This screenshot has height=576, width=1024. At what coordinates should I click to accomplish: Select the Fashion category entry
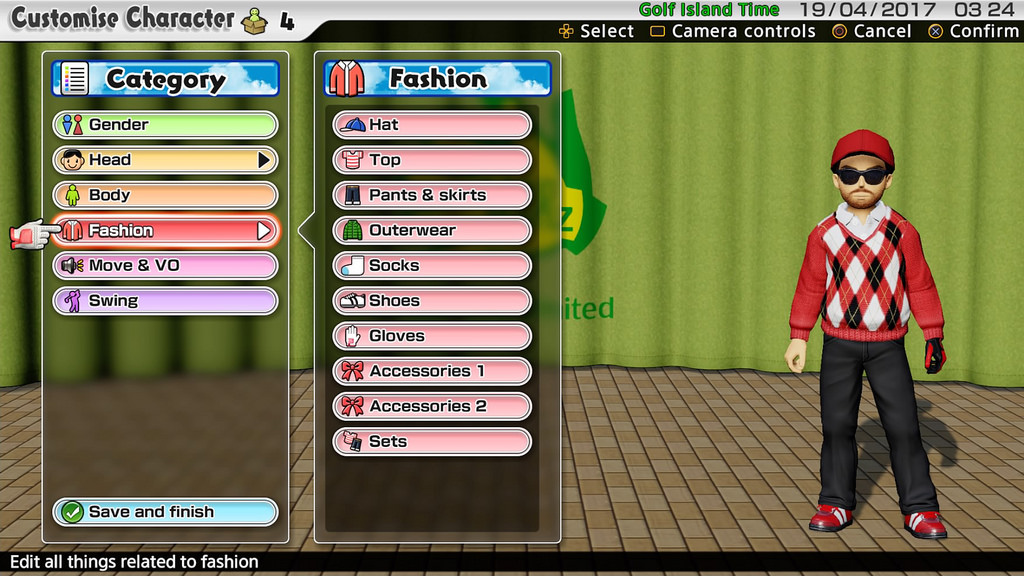(x=165, y=231)
